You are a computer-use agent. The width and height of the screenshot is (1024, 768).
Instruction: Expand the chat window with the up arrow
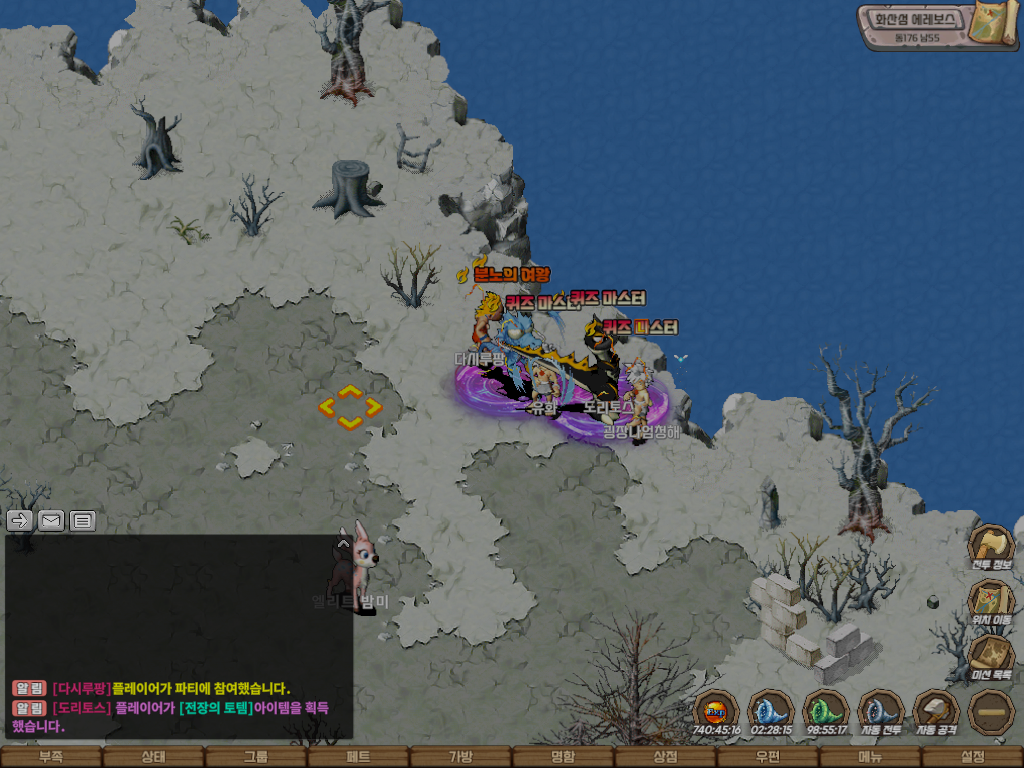(x=343, y=544)
